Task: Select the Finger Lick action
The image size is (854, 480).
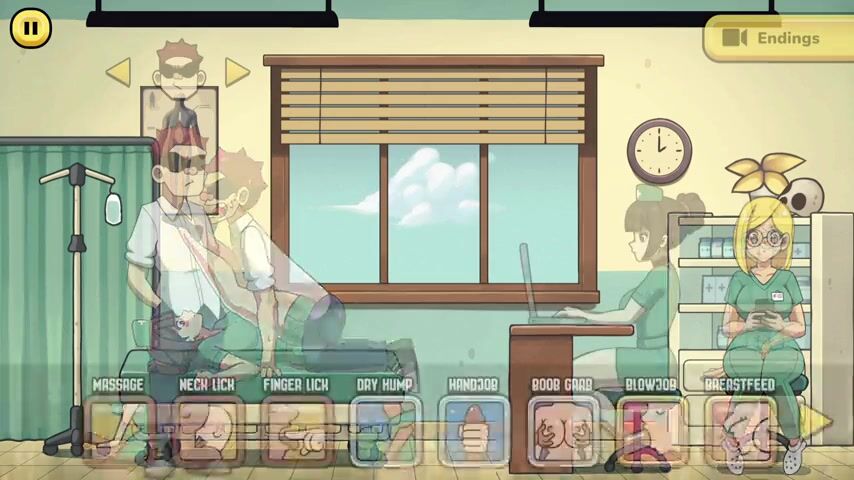Action: [296, 431]
